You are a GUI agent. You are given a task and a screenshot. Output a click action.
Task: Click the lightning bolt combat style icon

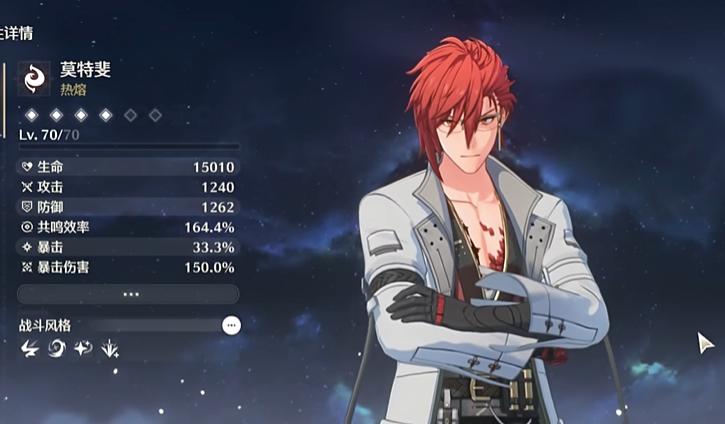point(29,349)
